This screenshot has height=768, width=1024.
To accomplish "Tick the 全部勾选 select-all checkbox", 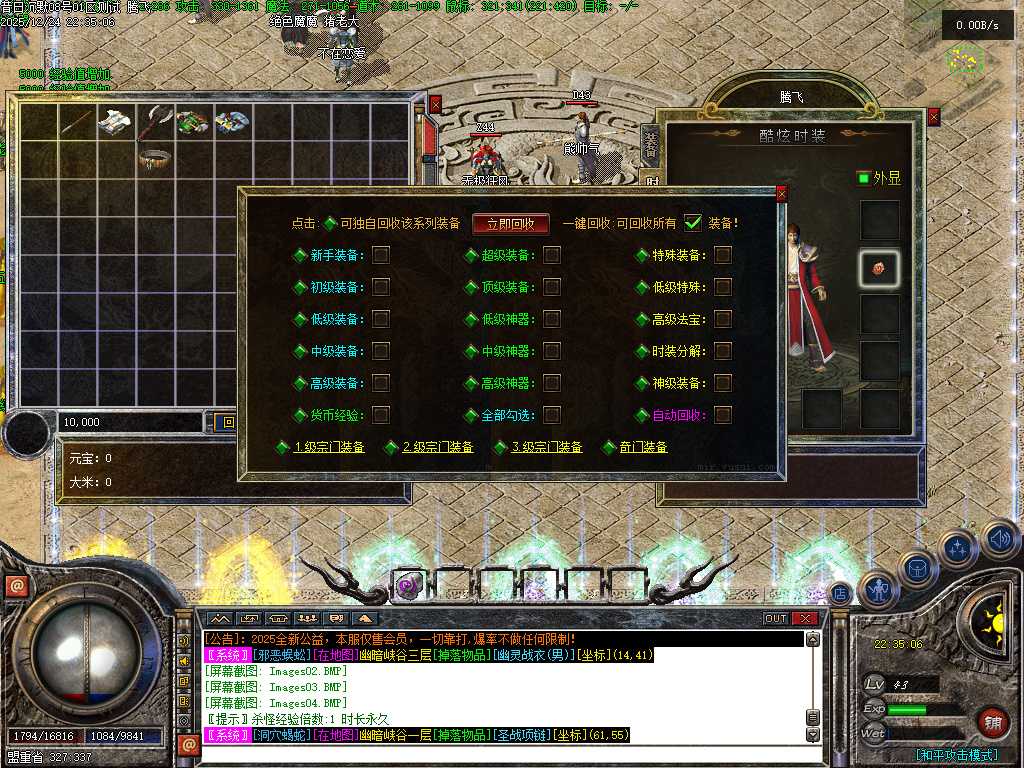I will pyautogui.click(x=552, y=414).
